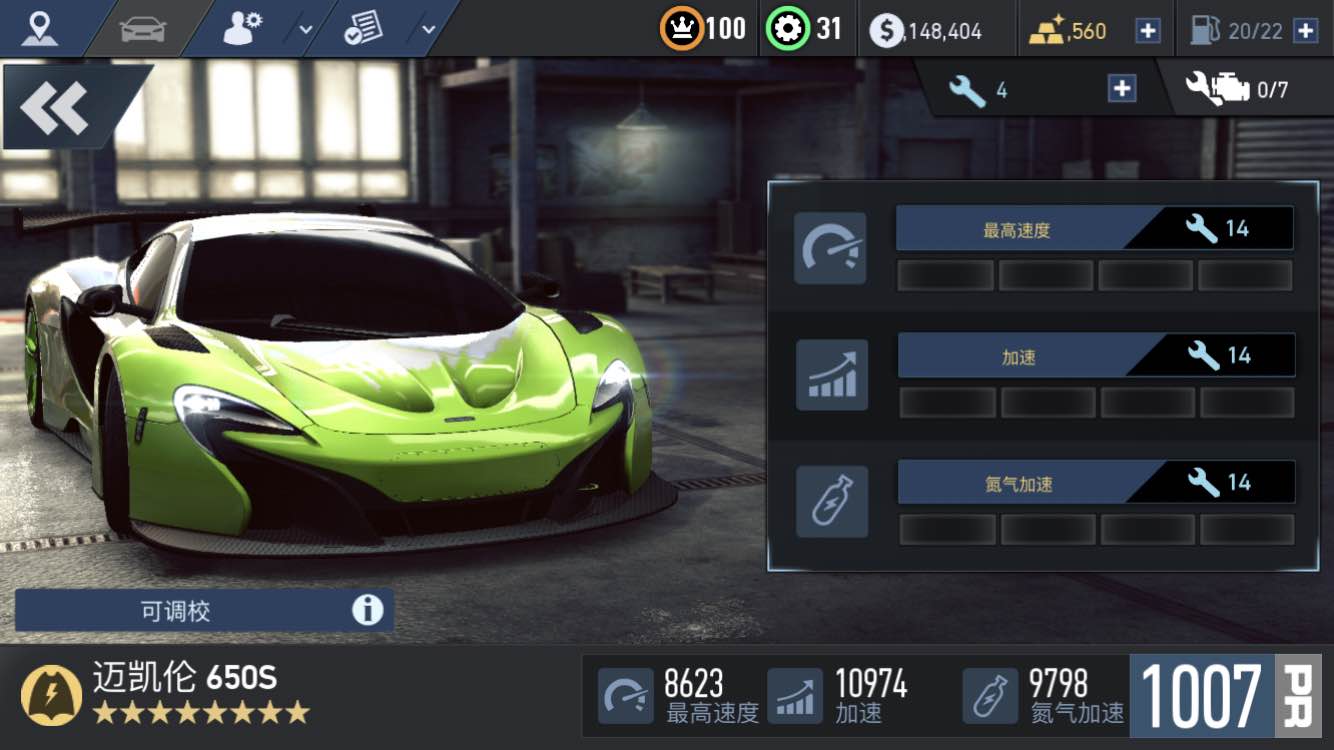The width and height of the screenshot is (1334, 750).
Task: Switch to the car garage tab
Action: [x=142, y=30]
